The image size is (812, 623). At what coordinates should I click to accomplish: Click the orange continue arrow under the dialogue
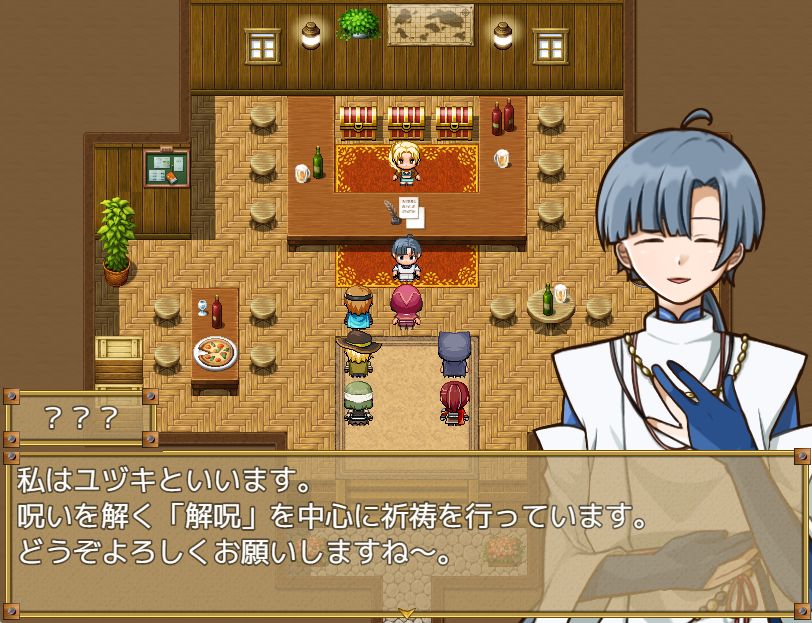pos(406,612)
